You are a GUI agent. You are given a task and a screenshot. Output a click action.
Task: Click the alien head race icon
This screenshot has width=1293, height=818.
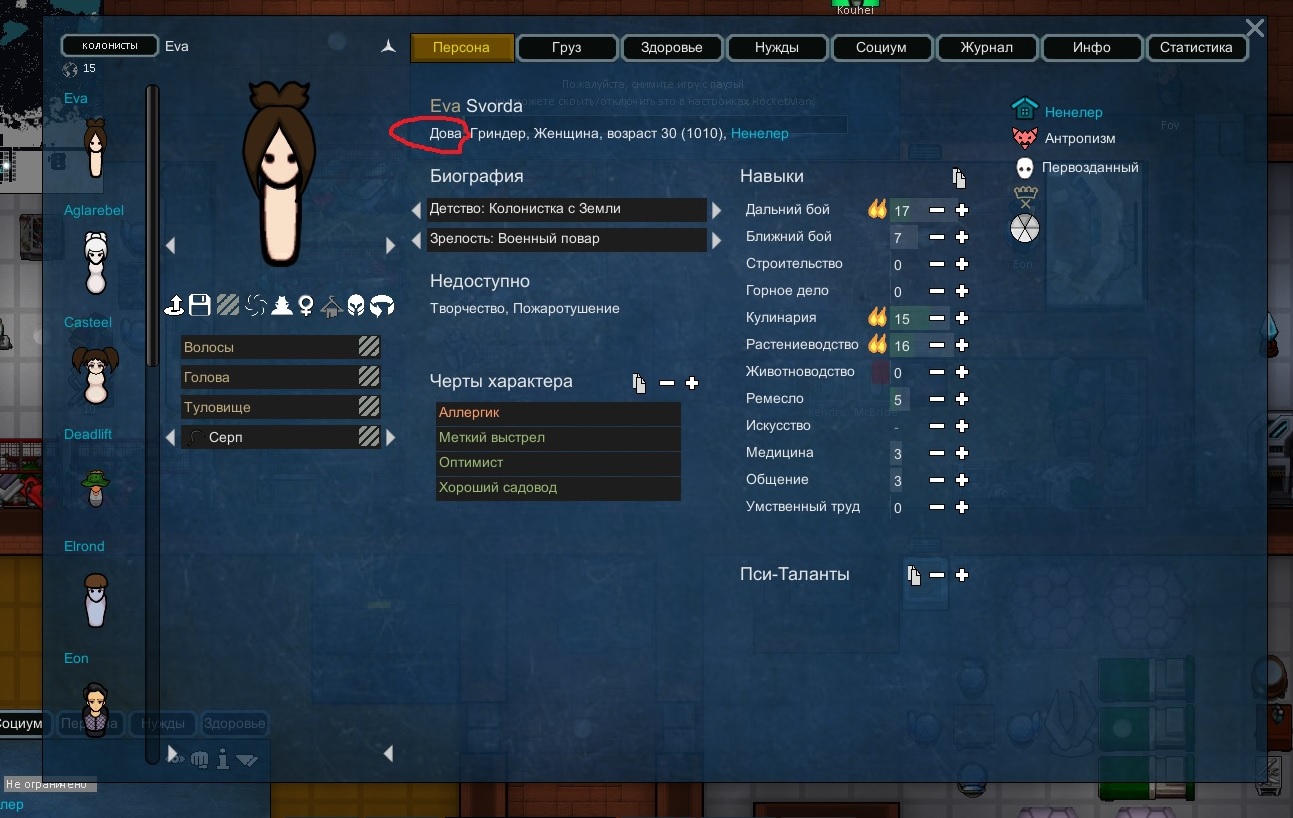pos(357,306)
